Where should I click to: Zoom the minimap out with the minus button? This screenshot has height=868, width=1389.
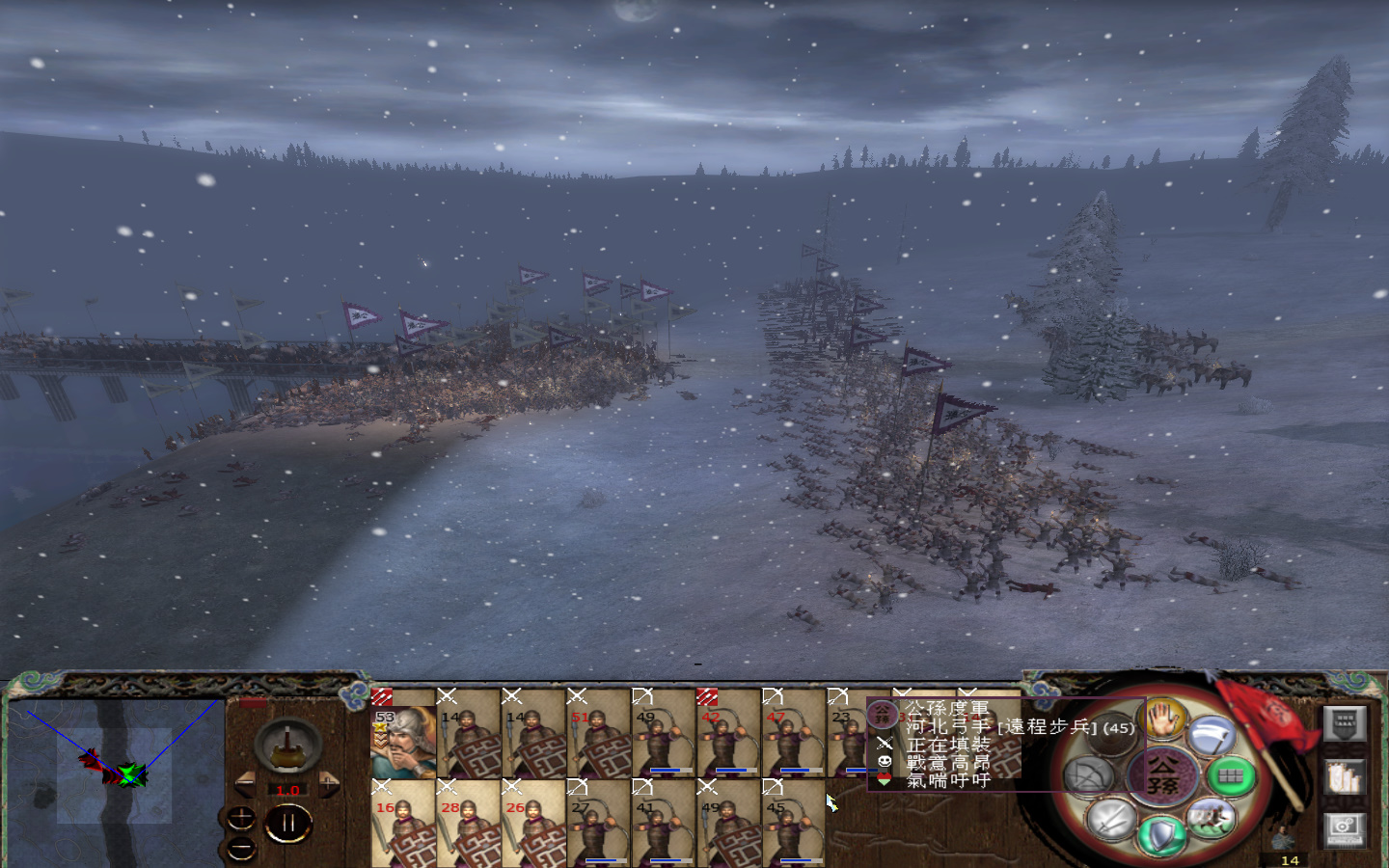coord(240,848)
